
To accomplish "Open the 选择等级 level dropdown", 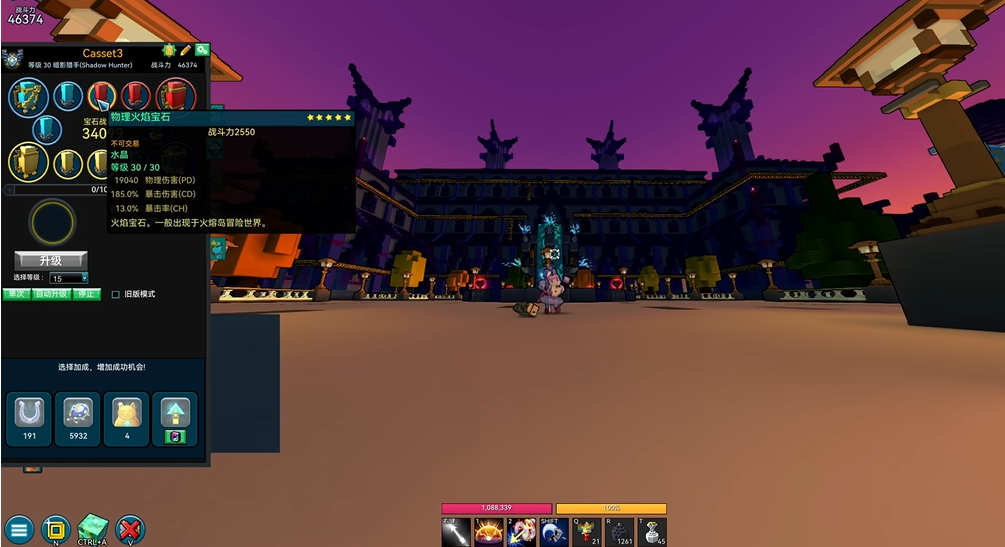I will point(69,278).
